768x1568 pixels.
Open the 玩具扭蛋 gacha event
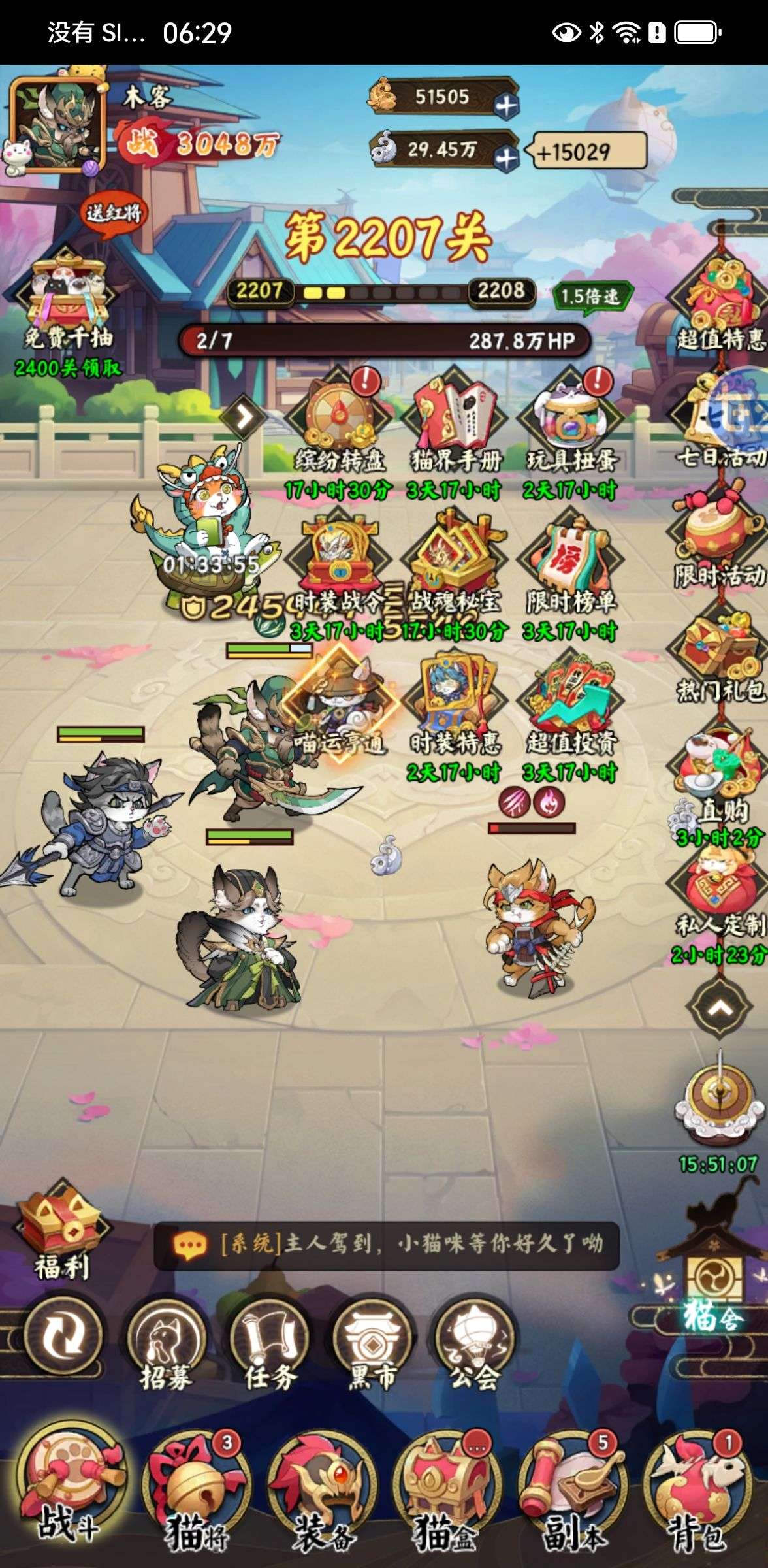[x=571, y=425]
